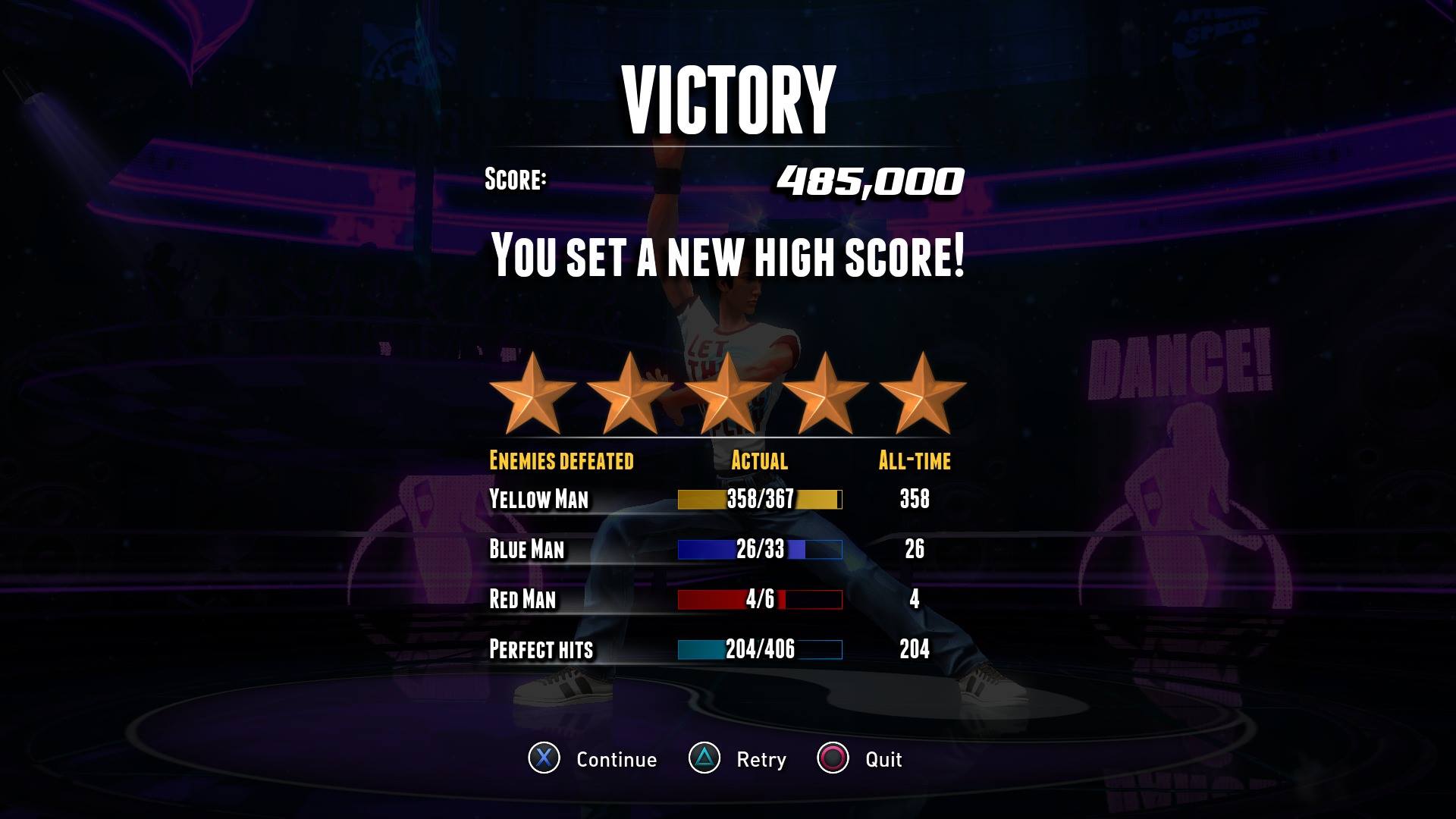Click the blue X Continue button icon
Image resolution: width=1456 pixels, height=819 pixels.
coord(545,759)
